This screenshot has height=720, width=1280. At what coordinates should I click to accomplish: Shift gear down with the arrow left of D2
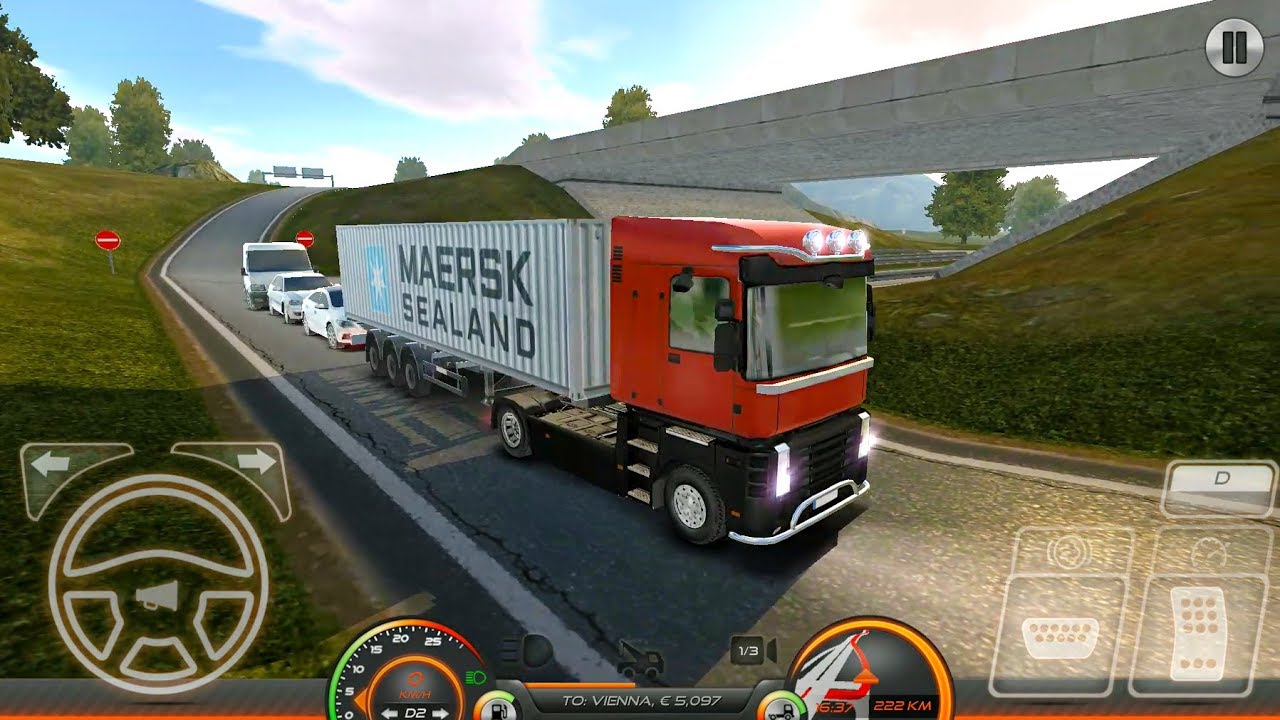tap(389, 712)
